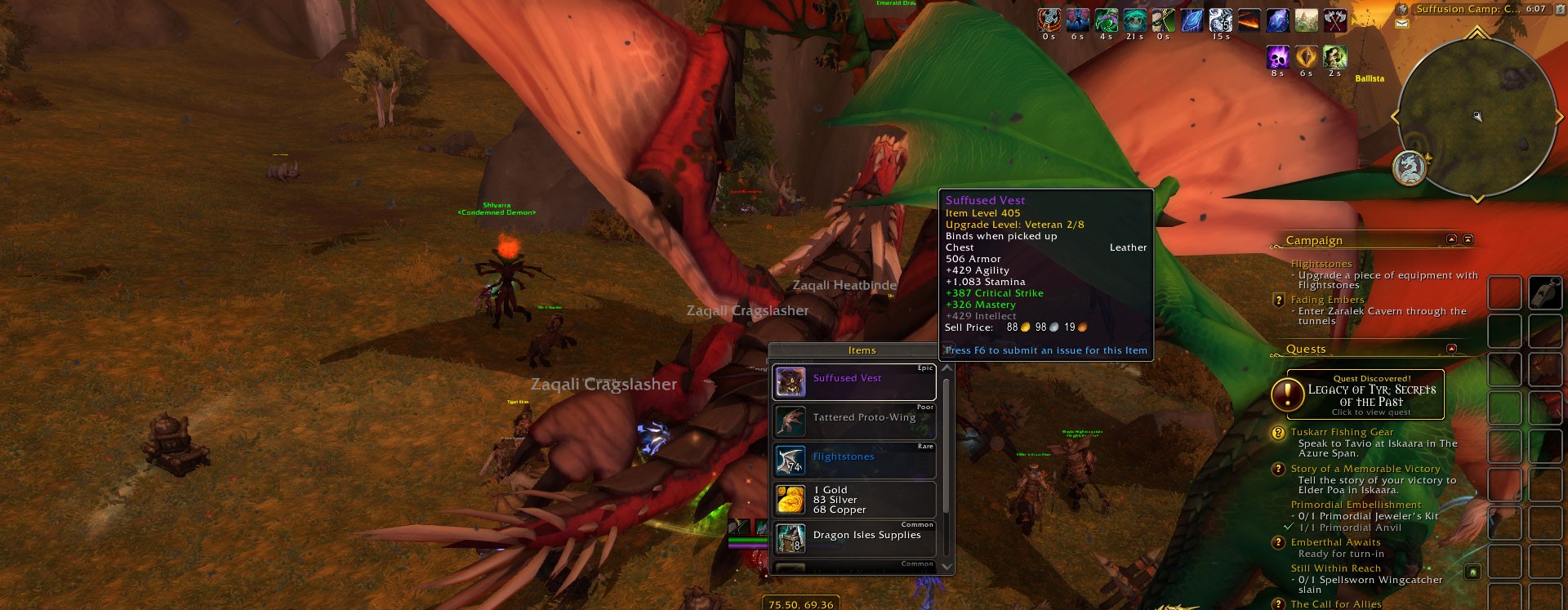This screenshot has height=610, width=1568.
Task: Collect the gold, silver and copper coins
Action: [853, 500]
